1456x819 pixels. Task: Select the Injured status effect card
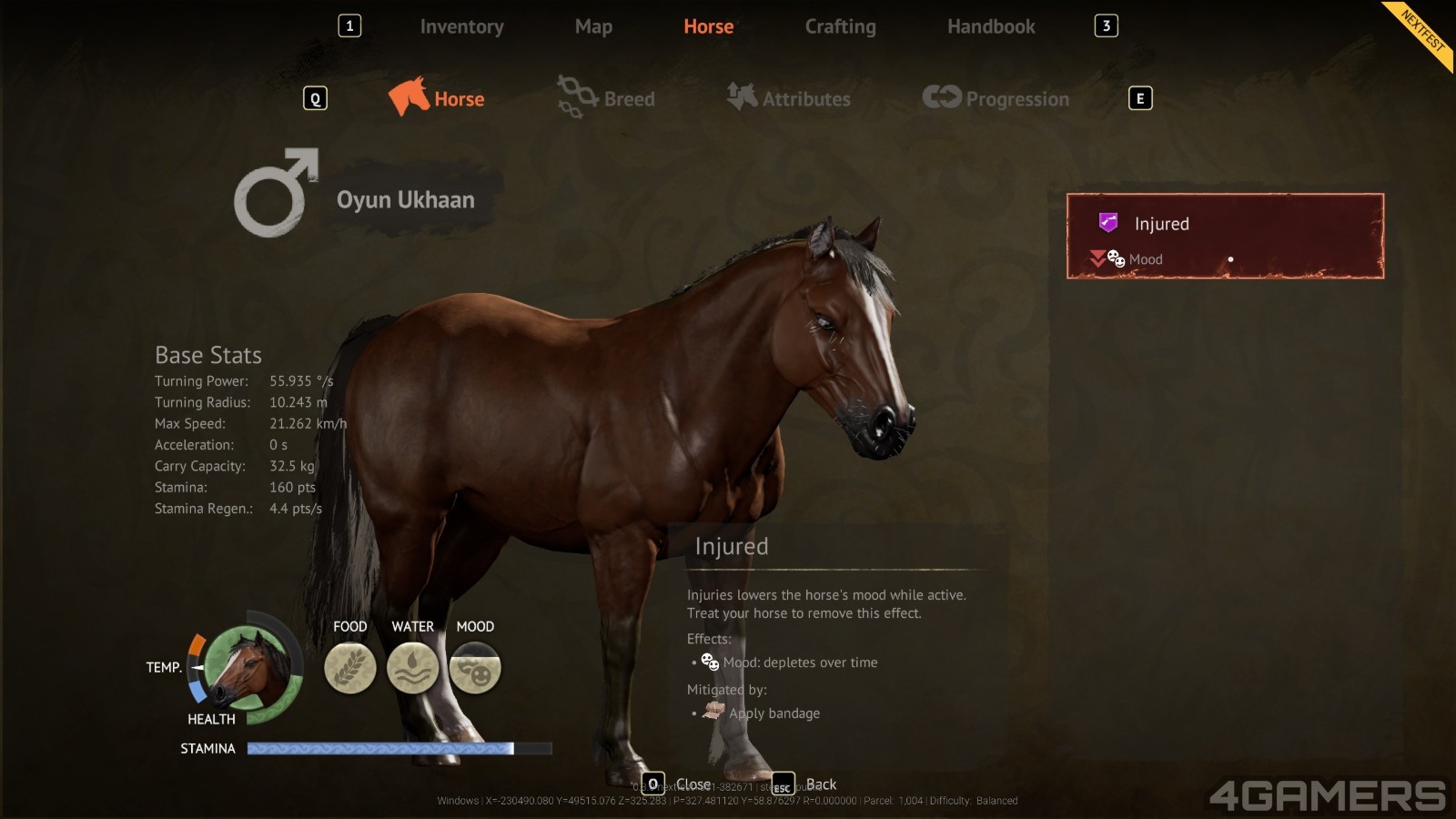(x=1225, y=236)
